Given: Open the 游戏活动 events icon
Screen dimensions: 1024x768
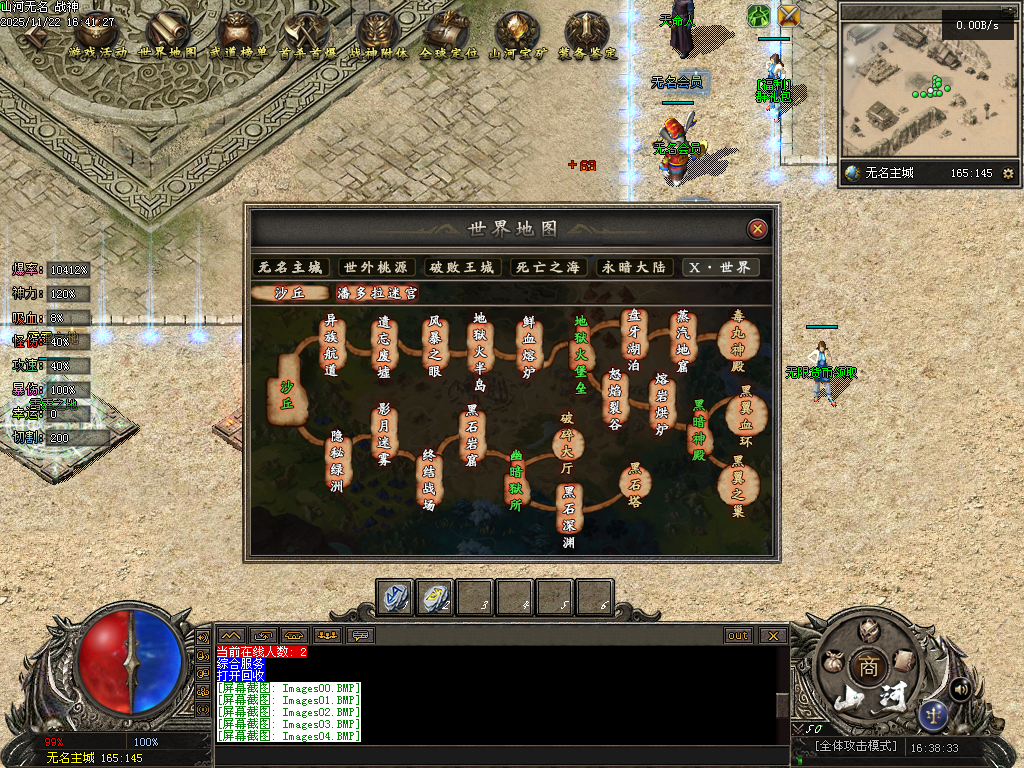Looking at the screenshot, I should click(98, 35).
